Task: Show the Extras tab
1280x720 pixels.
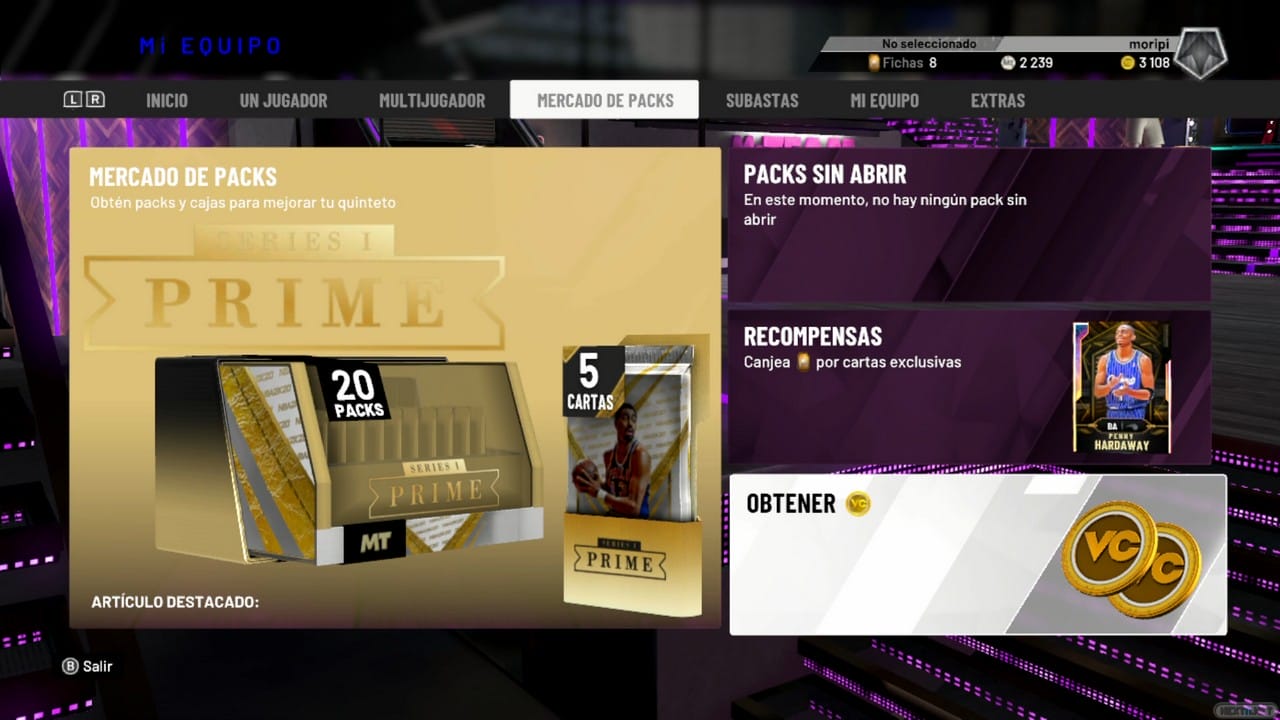Action: (998, 100)
